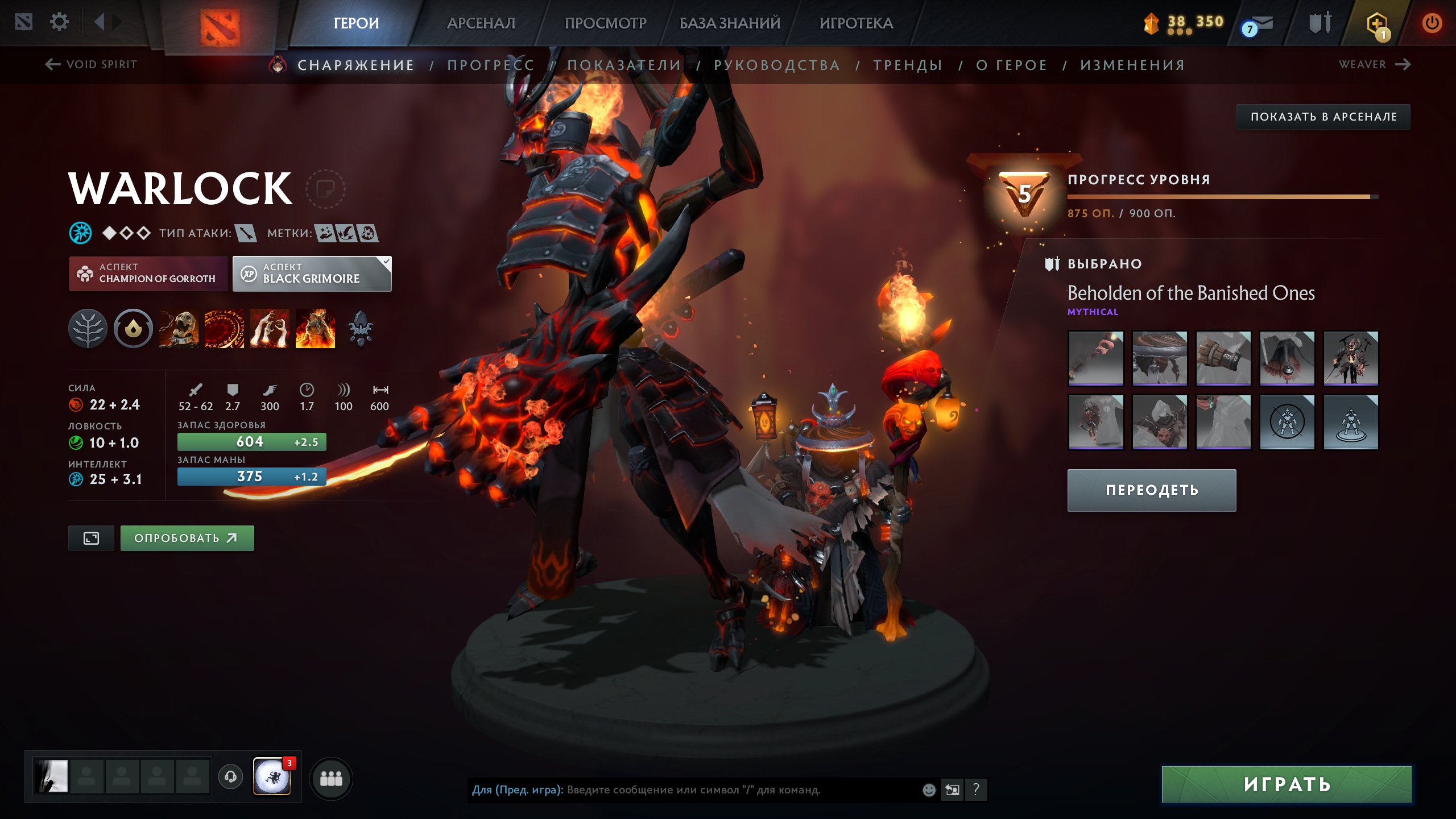
Task: Open the БАЗА ЗНАНИЙ menu tab
Action: [x=730, y=23]
